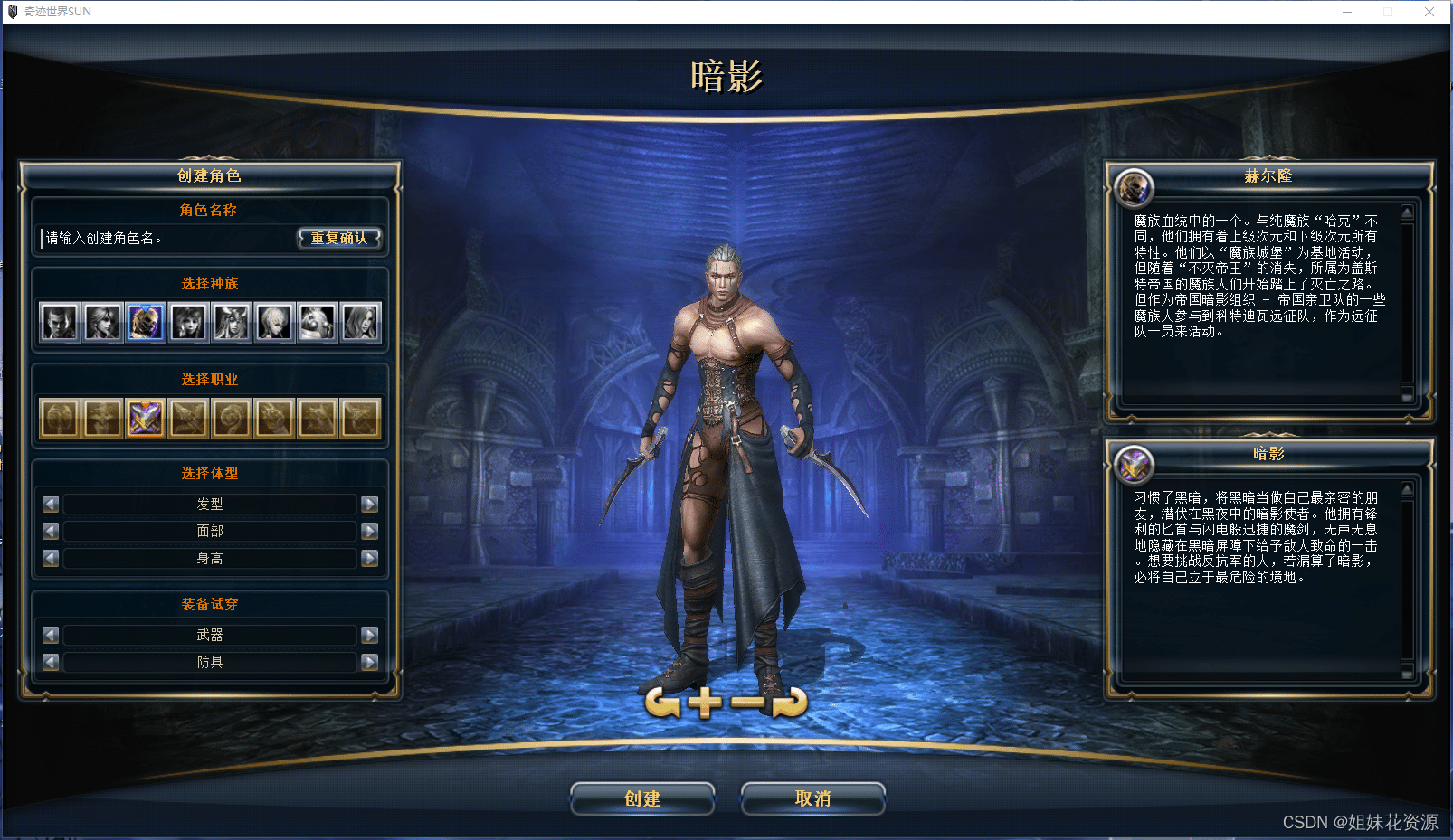Zoom in with the gold plus button
The height and width of the screenshot is (840, 1453).
pyautogui.click(x=705, y=703)
